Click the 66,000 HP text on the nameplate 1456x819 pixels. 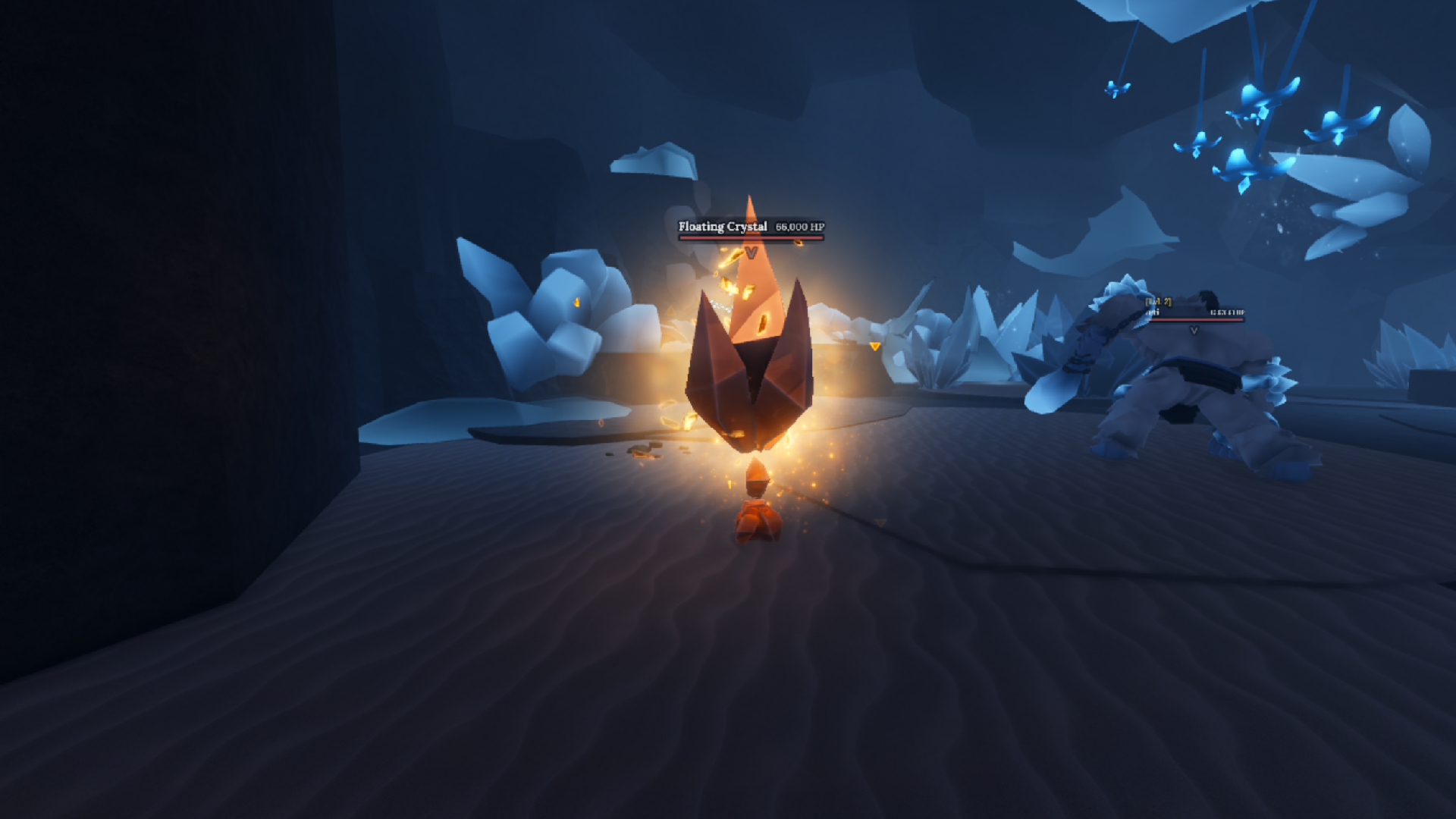[802, 225]
